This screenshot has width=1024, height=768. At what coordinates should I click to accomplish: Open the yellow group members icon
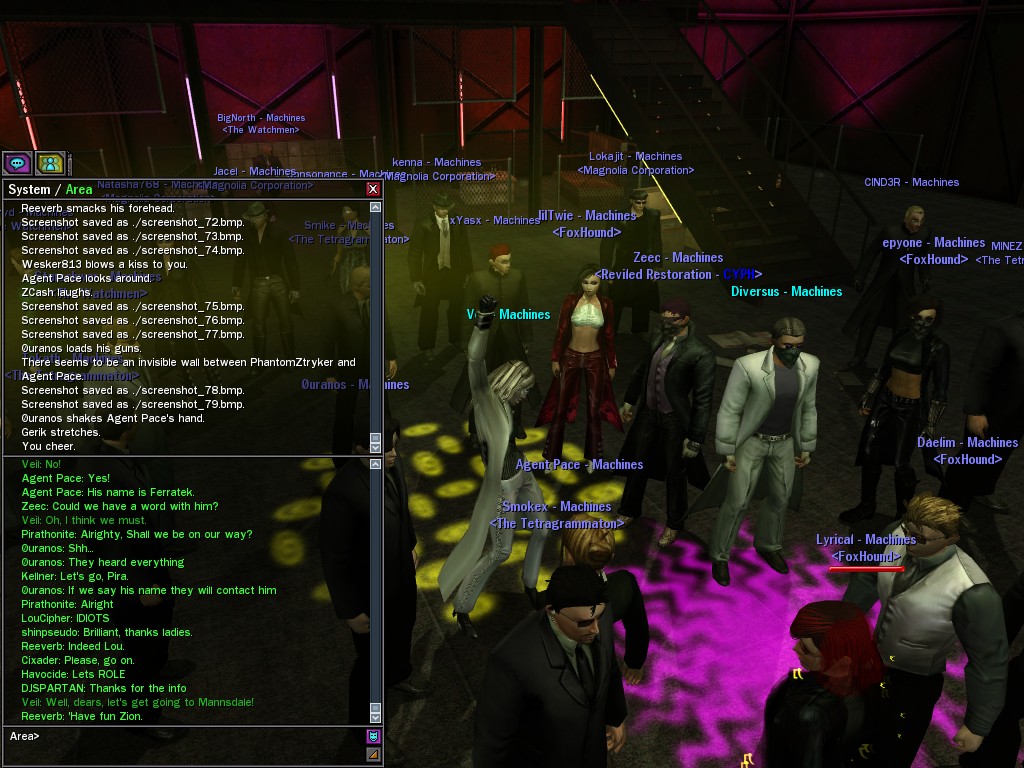[50, 163]
